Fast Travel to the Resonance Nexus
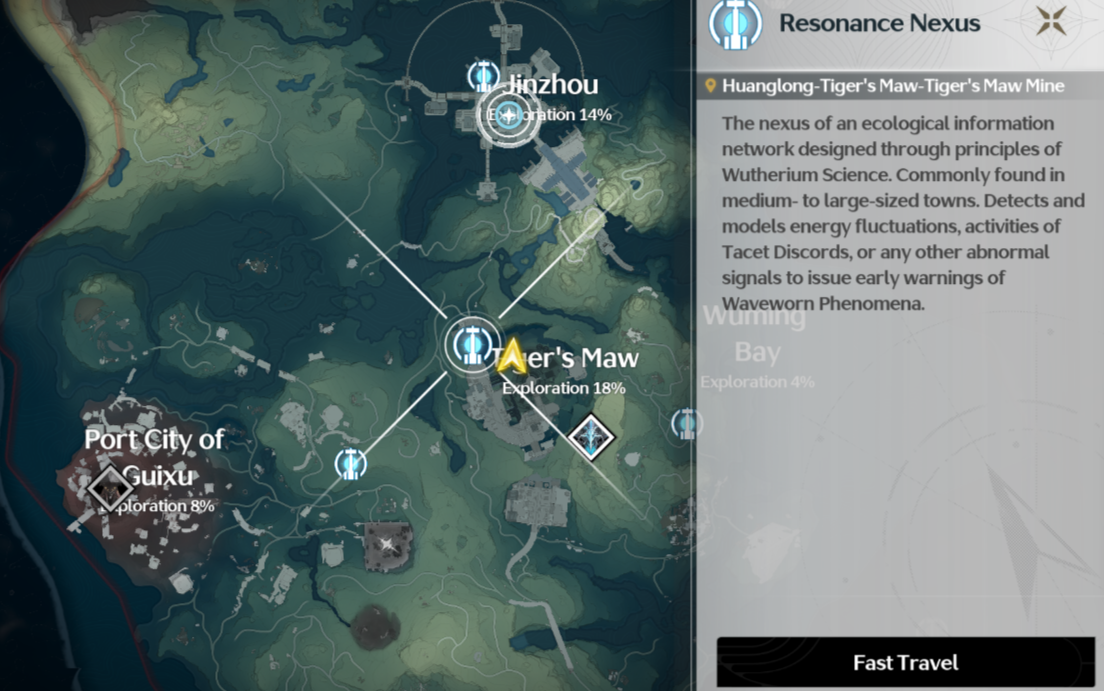Screen dimensions: 1104x691 [x=905, y=662]
